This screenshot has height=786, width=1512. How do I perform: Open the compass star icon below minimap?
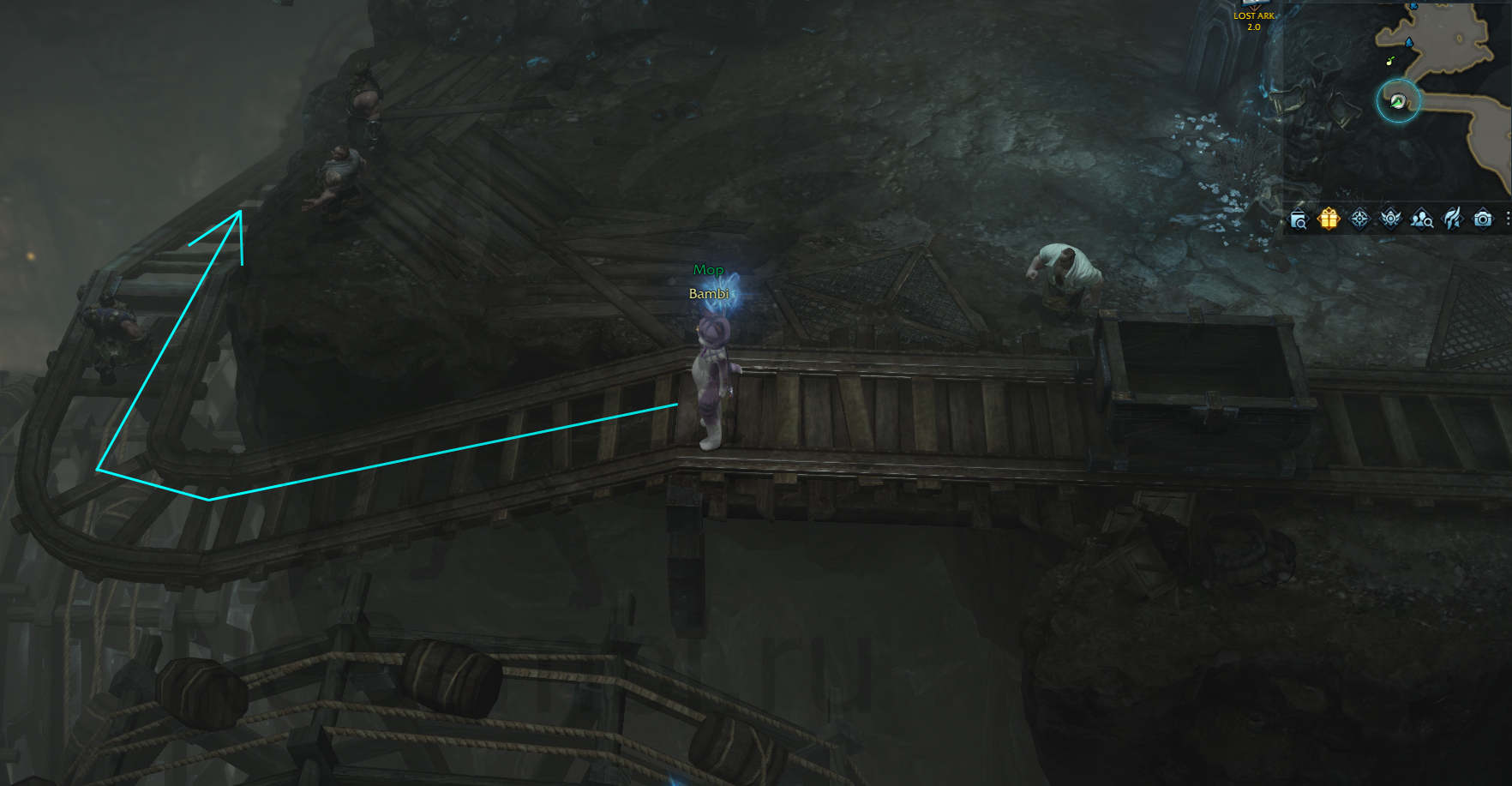(x=1359, y=219)
